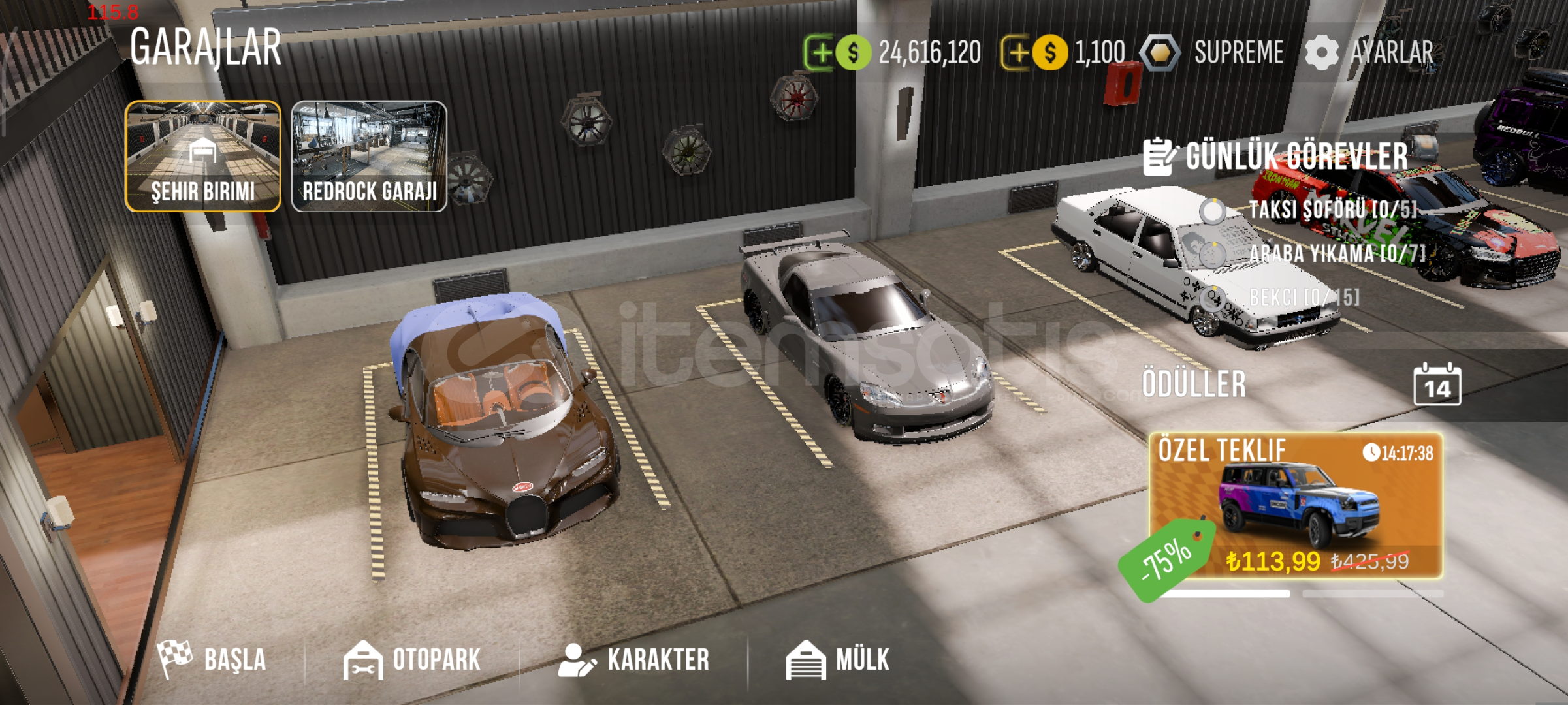Start the game with Başla
The width and height of the screenshot is (1568, 705).
(x=213, y=659)
